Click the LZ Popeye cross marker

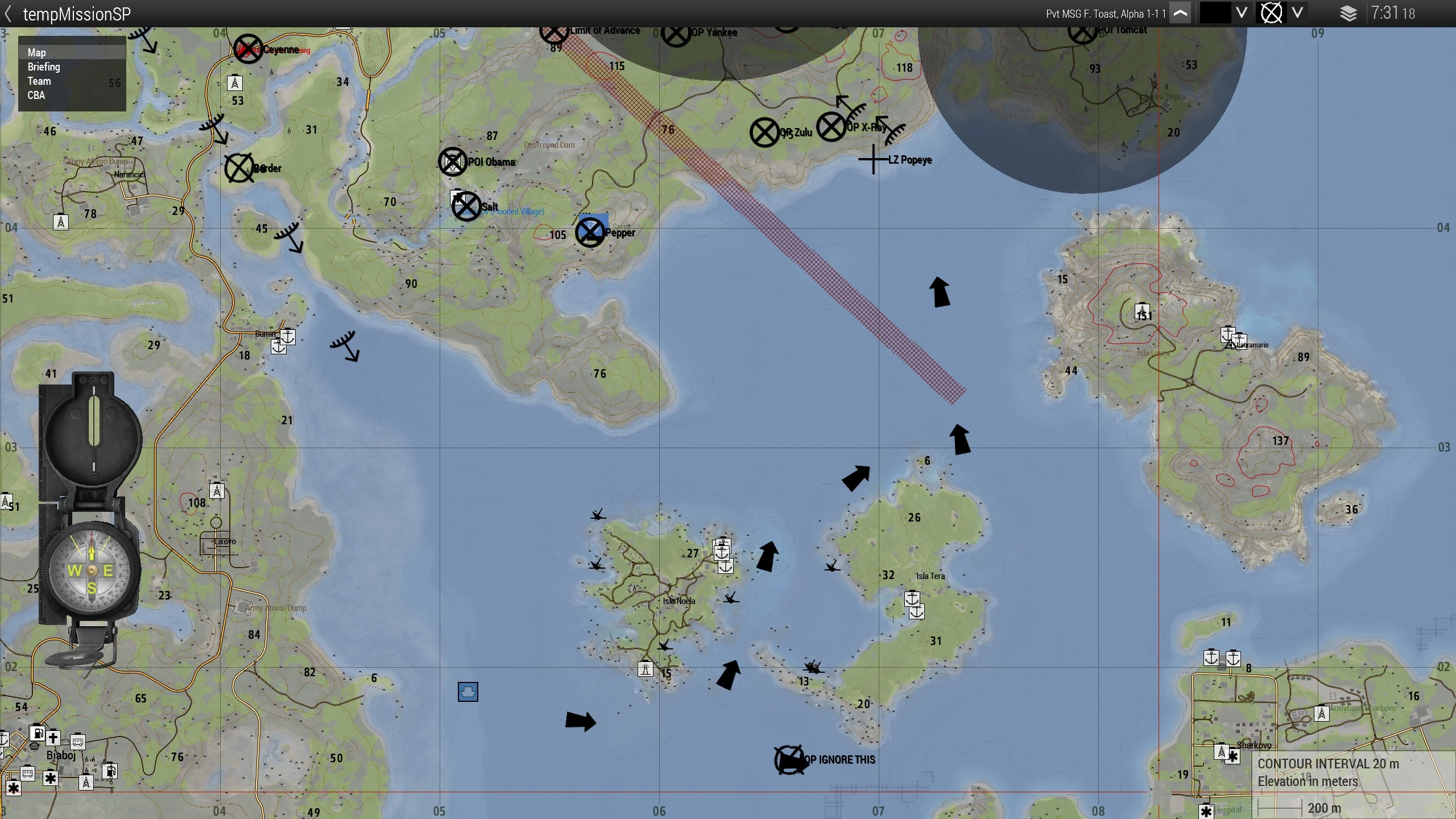873,160
